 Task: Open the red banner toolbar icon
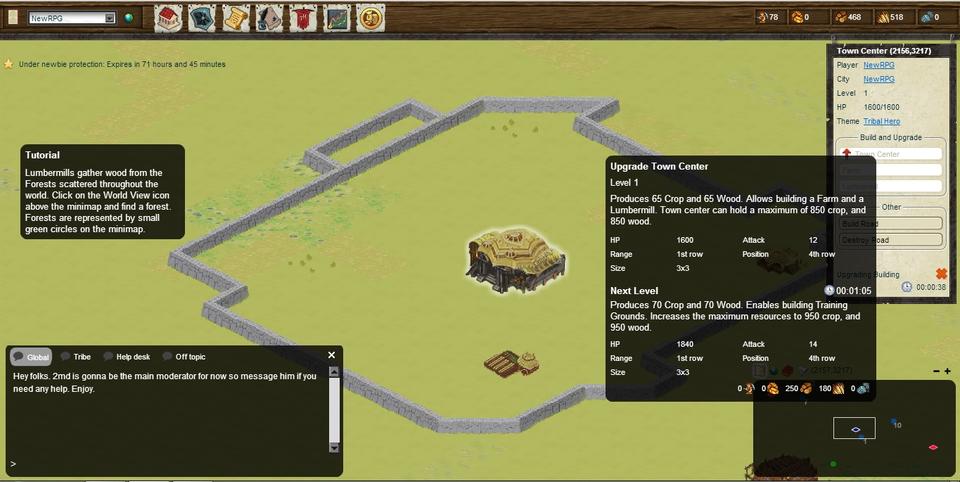(303, 17)
